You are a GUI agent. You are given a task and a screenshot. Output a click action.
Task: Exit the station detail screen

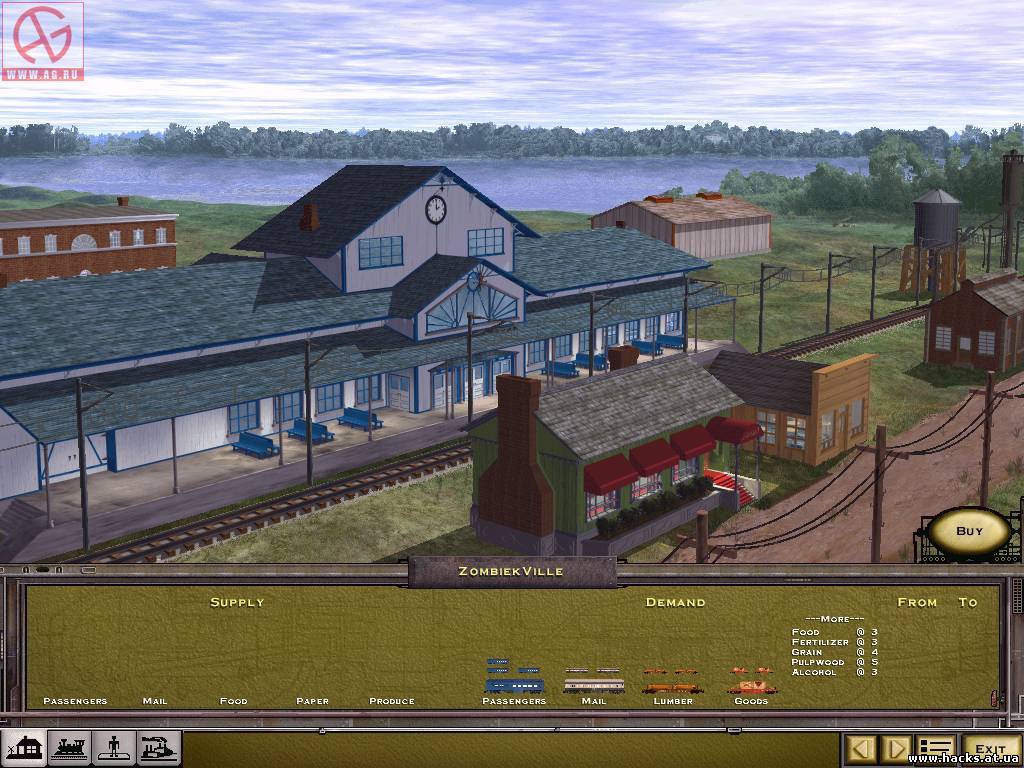pyautogui.click(x=990, y=748)
